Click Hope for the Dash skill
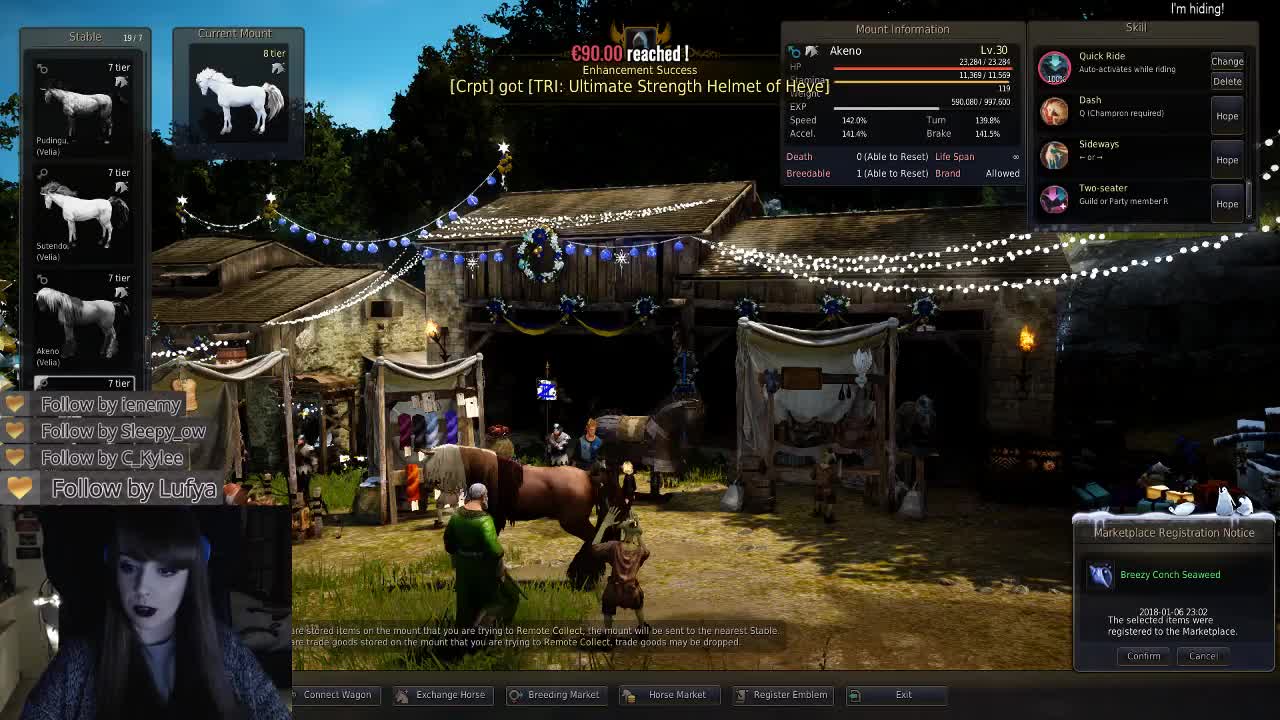 click(1227, 116)
